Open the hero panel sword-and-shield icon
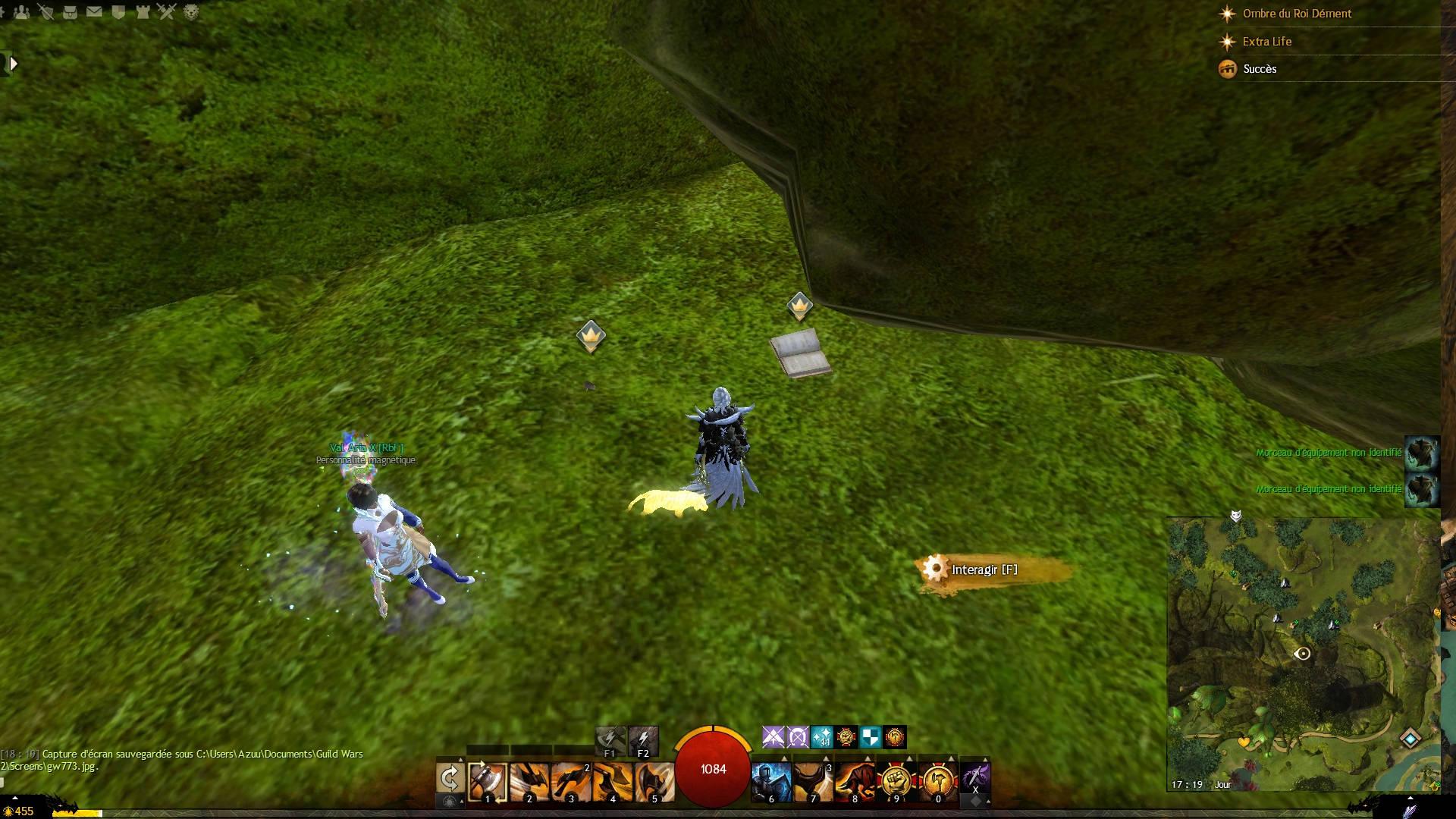 pos(45,11)
